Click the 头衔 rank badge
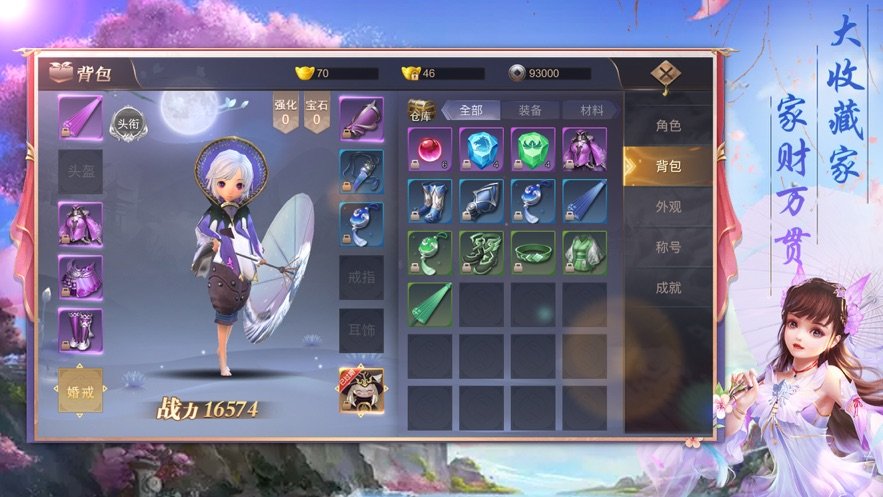 tap(127, 122)
